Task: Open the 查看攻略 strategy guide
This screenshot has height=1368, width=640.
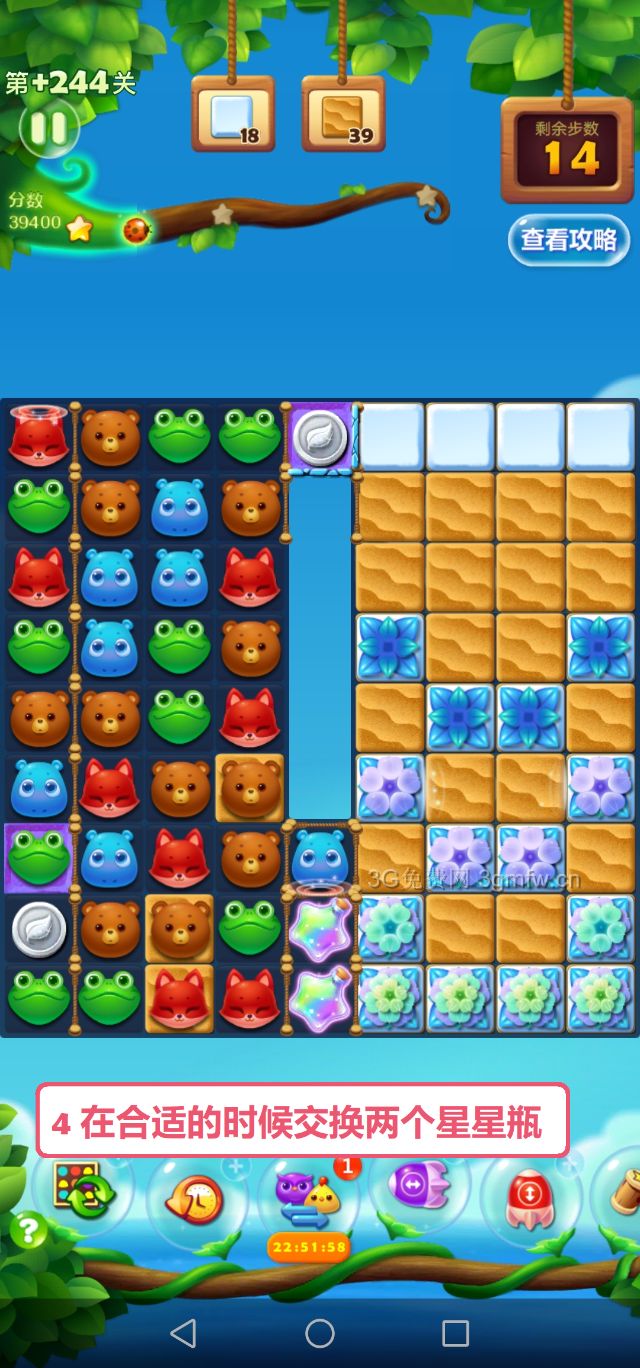Action: coord(568,240)
